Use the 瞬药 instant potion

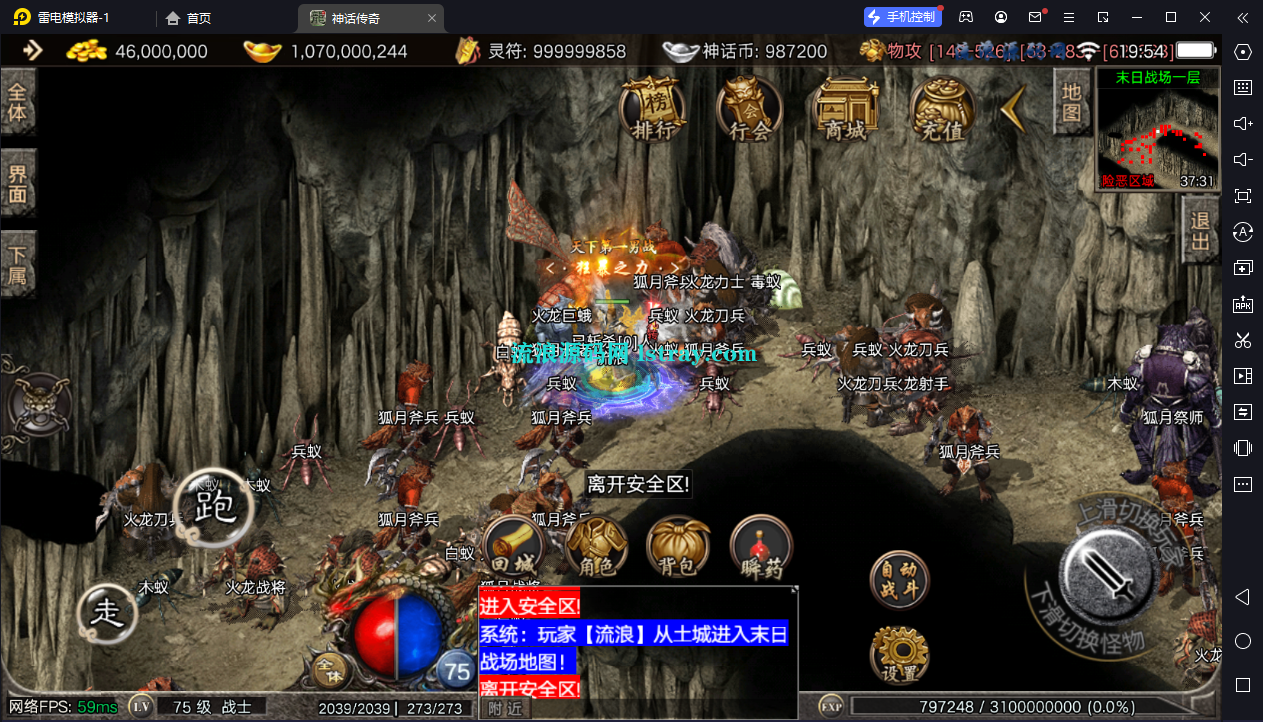(x=761, y=550)
